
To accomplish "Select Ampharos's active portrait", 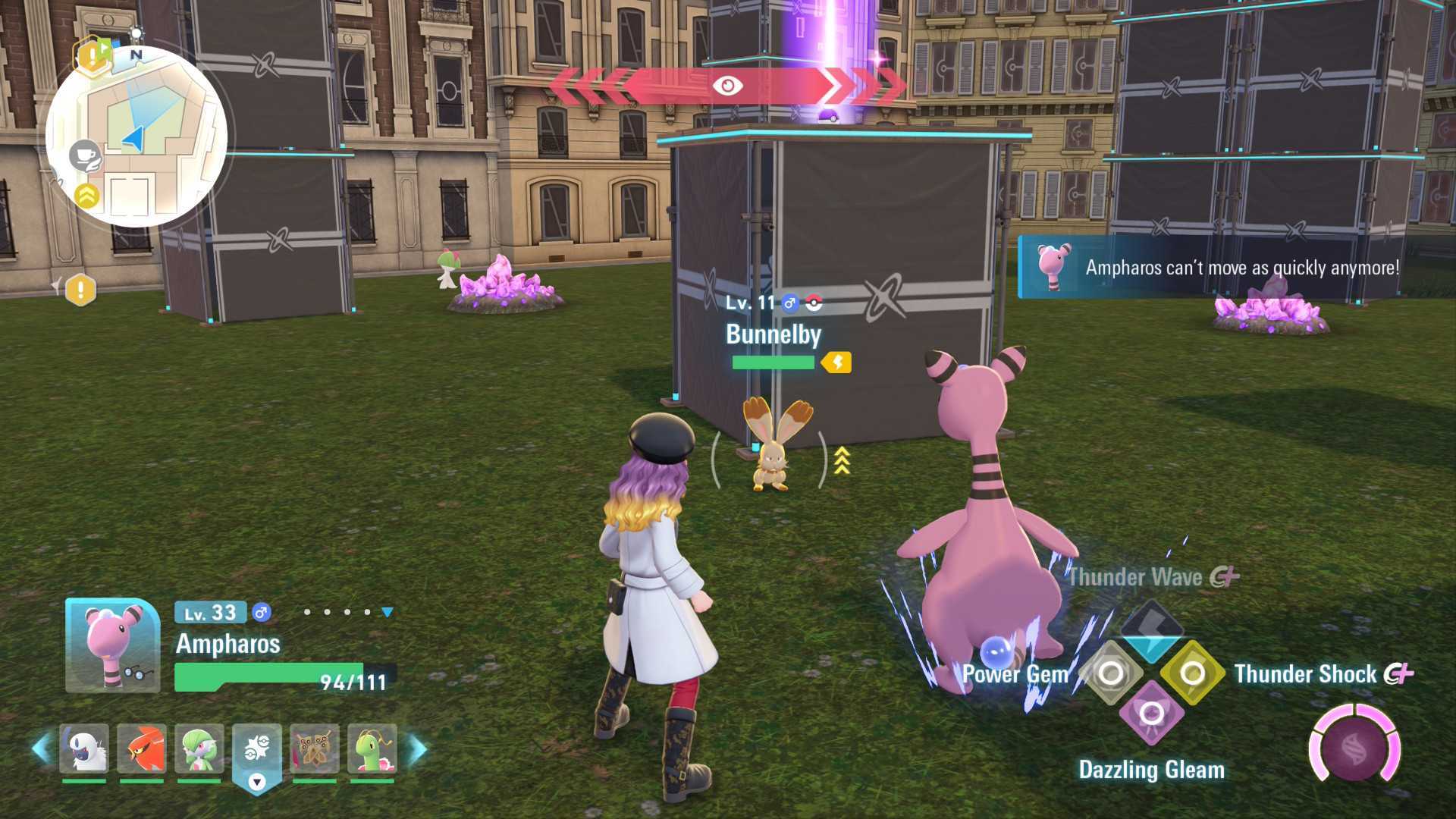I will [112, 645].
